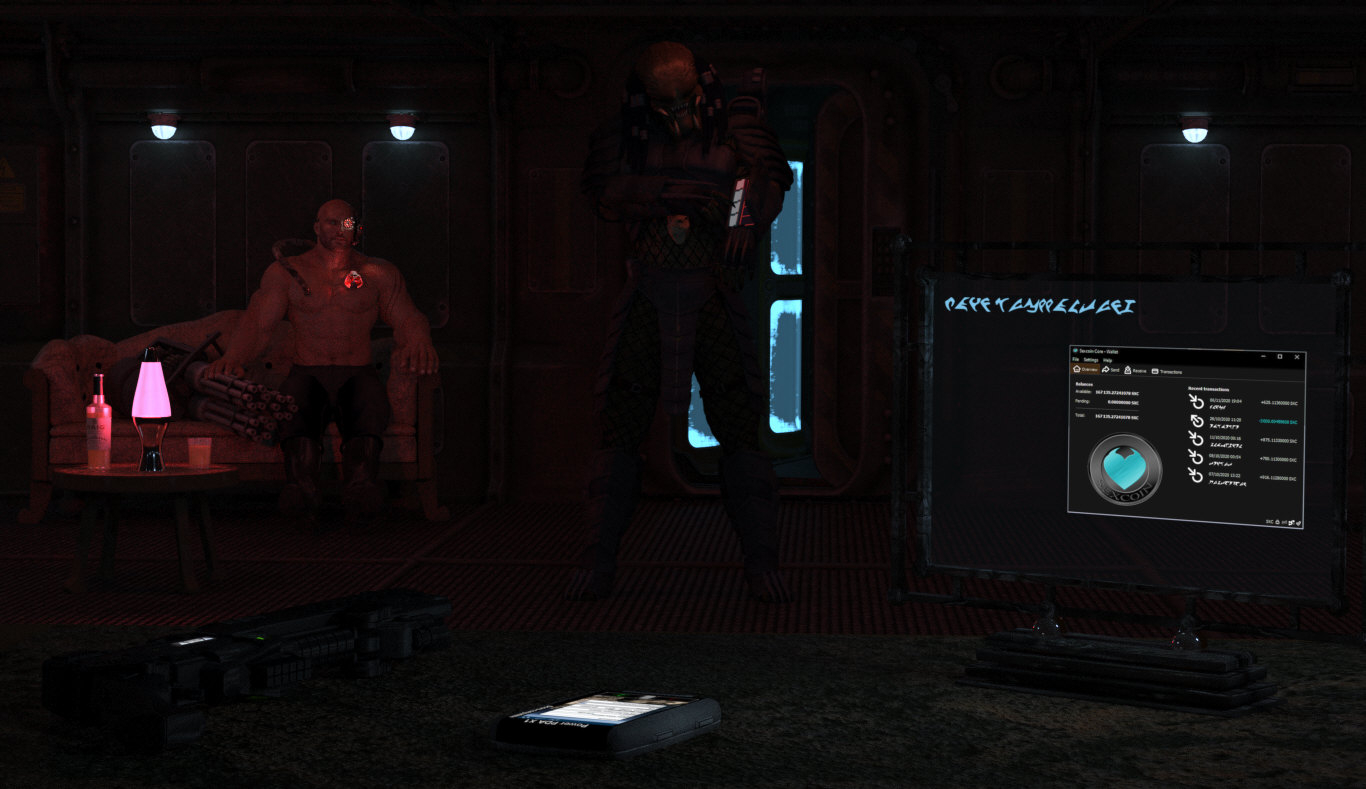Choose the 08/10/2020 transaction row
1366x789 pixels.
point(1245,459)
